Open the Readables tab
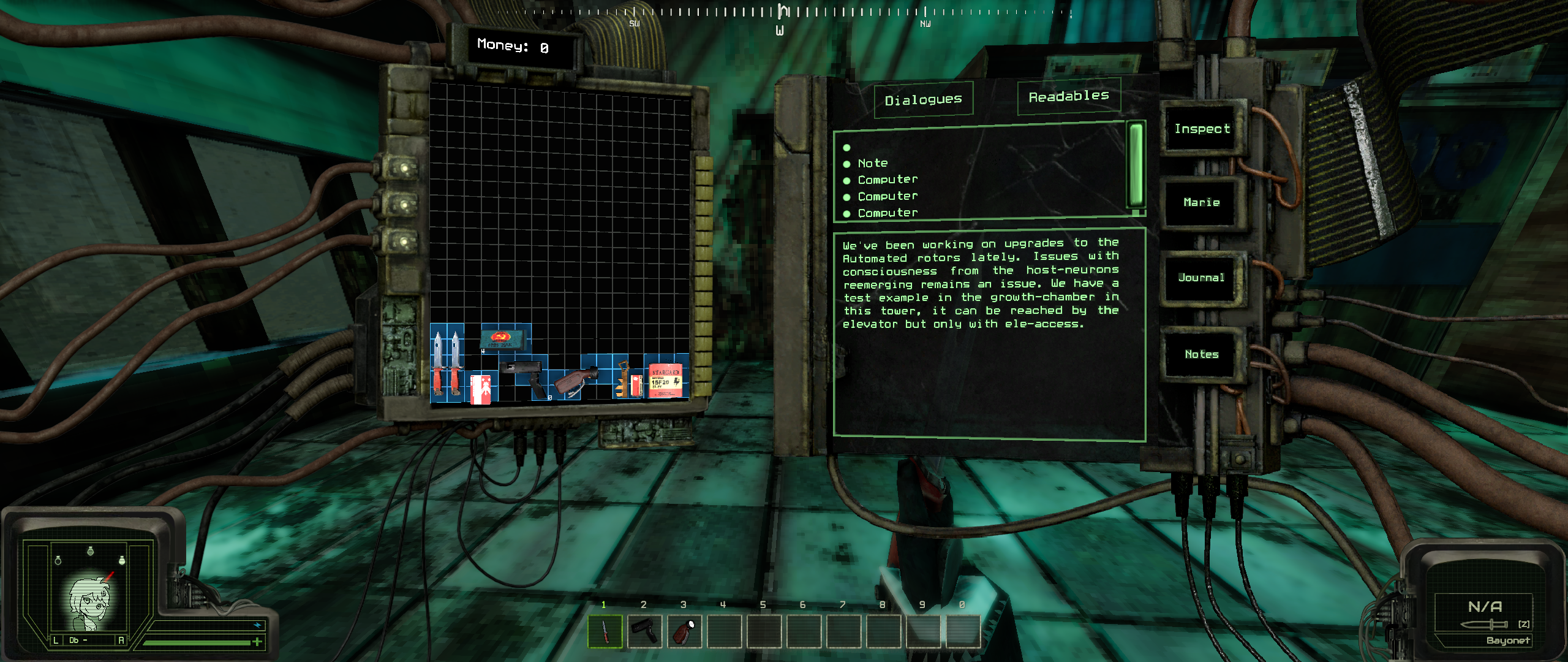The height and width of the screenshot is (662, 1568). 1069,96
